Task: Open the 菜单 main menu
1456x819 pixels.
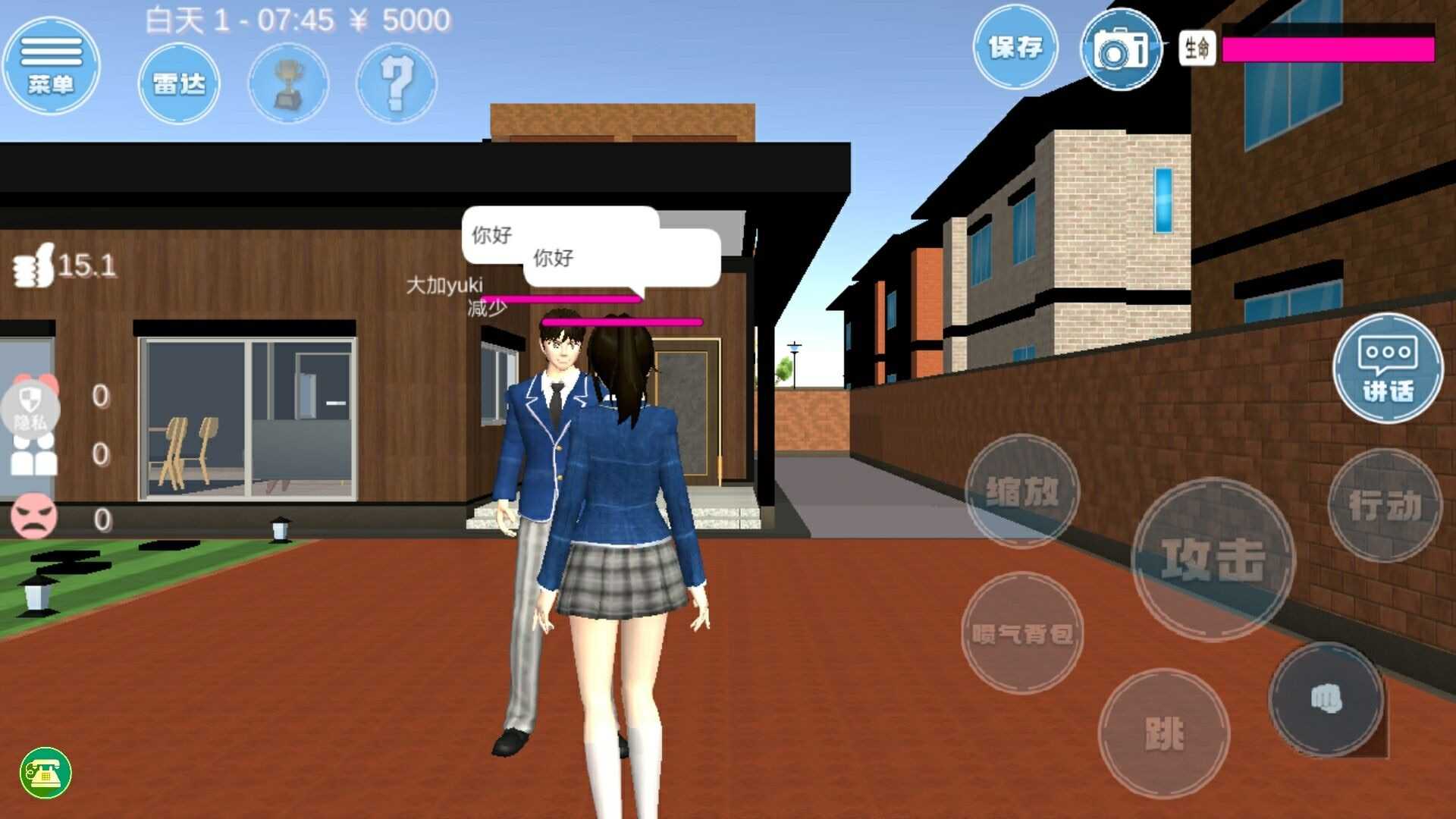Action: click(51, 67)
